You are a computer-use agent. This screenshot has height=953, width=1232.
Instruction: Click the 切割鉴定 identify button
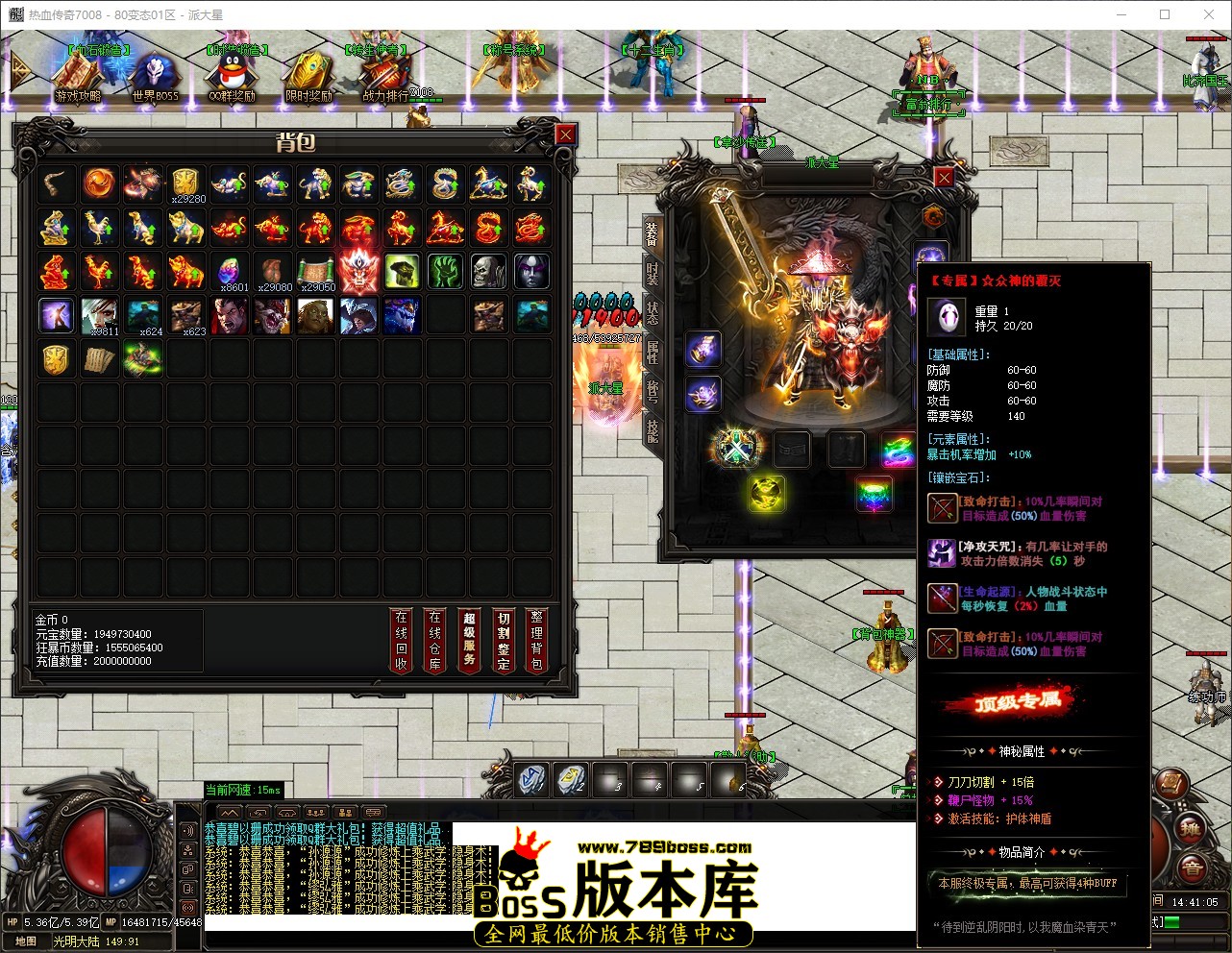pos(503,639)
